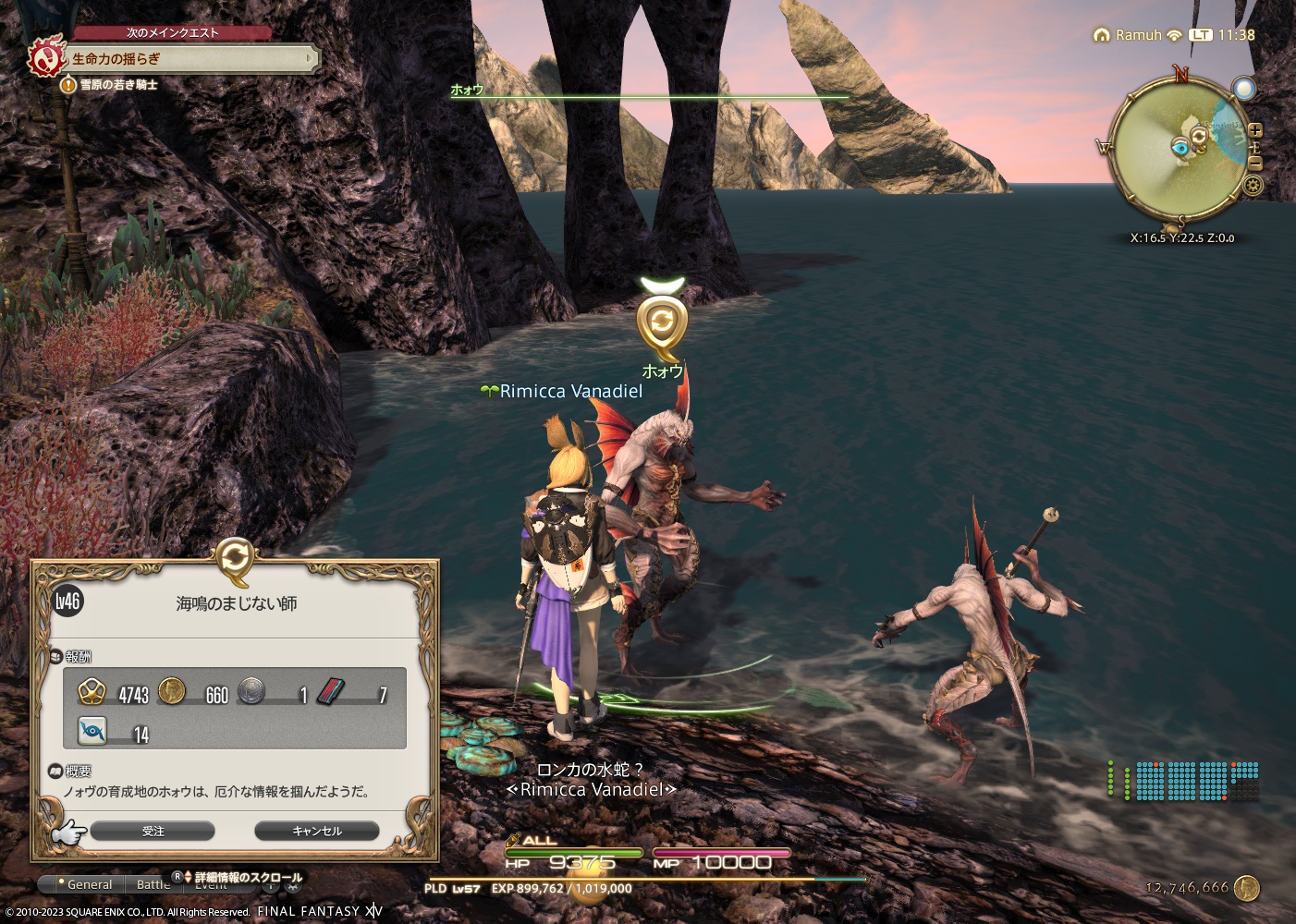Expand the chat log with the plus tab
This screenshot has width=1296, height=924.
(271, 886)
